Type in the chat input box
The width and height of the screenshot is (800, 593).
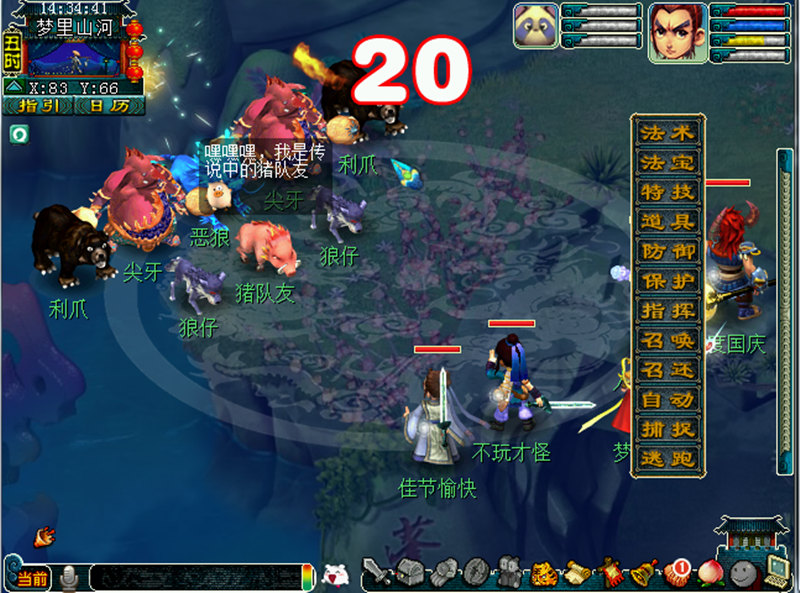(195, 577)
